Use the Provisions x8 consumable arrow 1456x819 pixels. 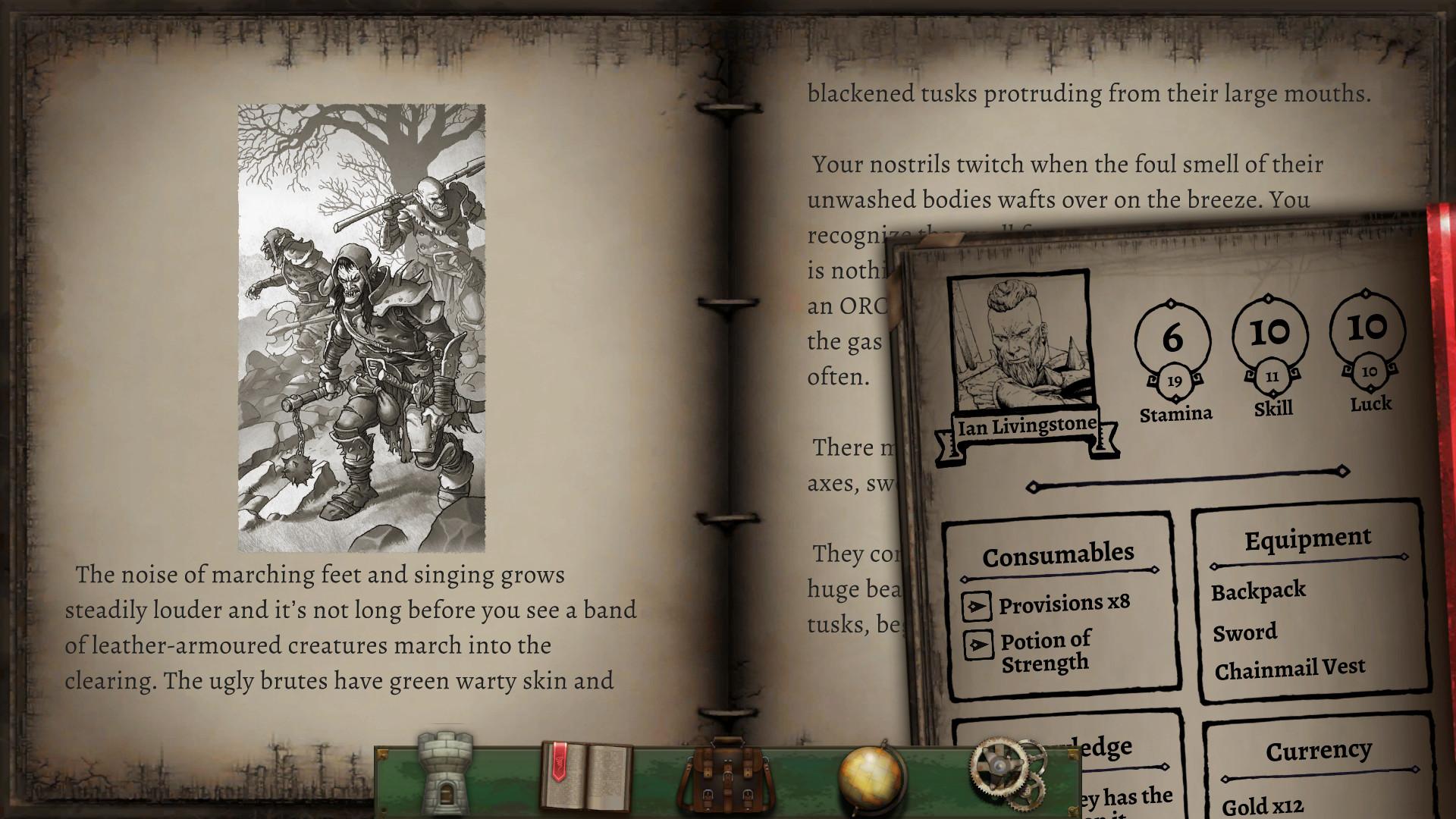point(978,604)
